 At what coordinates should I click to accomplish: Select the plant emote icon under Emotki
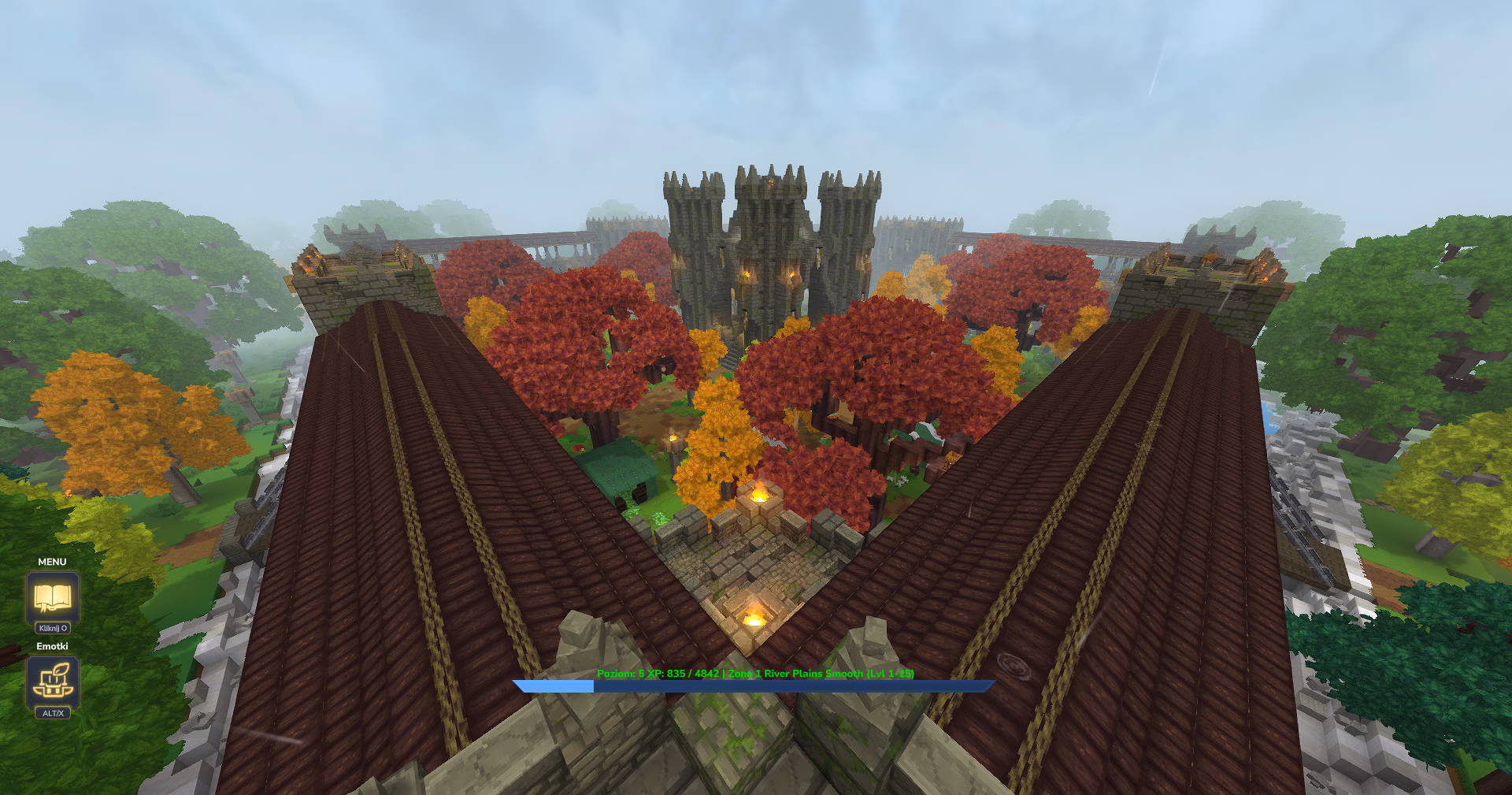pos(52,679)
